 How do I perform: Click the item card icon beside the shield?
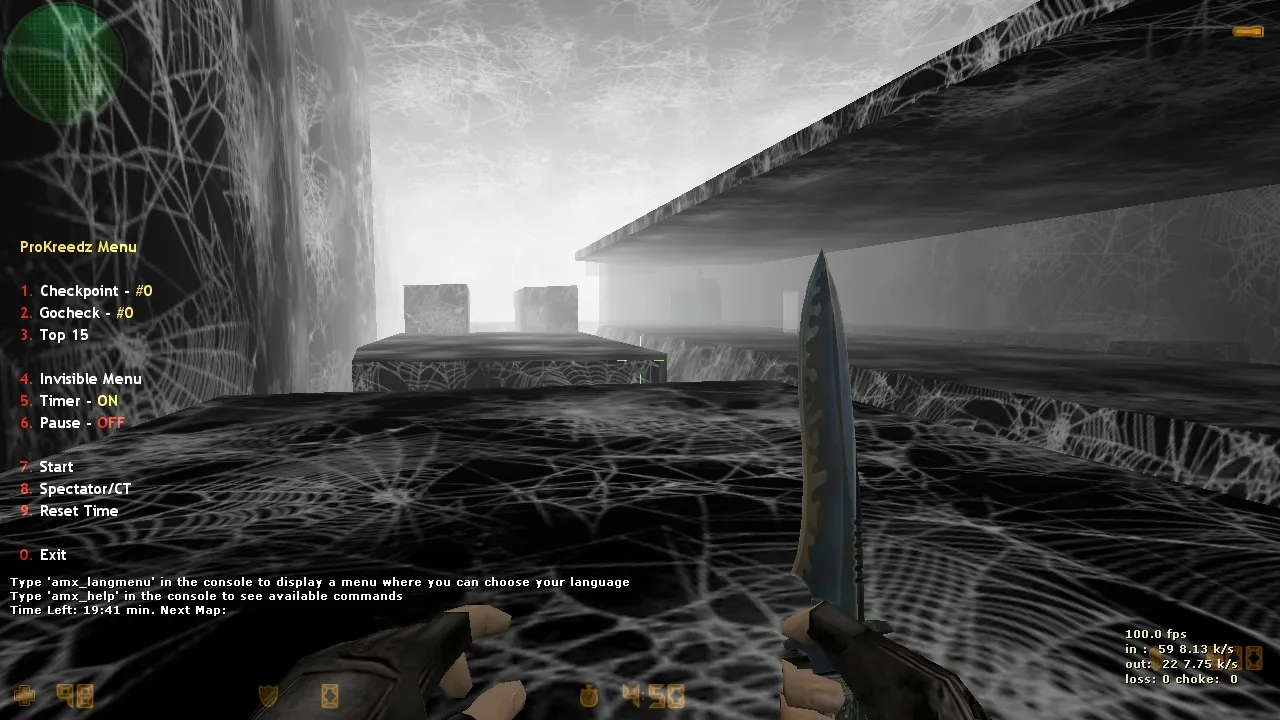pyautogui.click(x=330, y=694)
